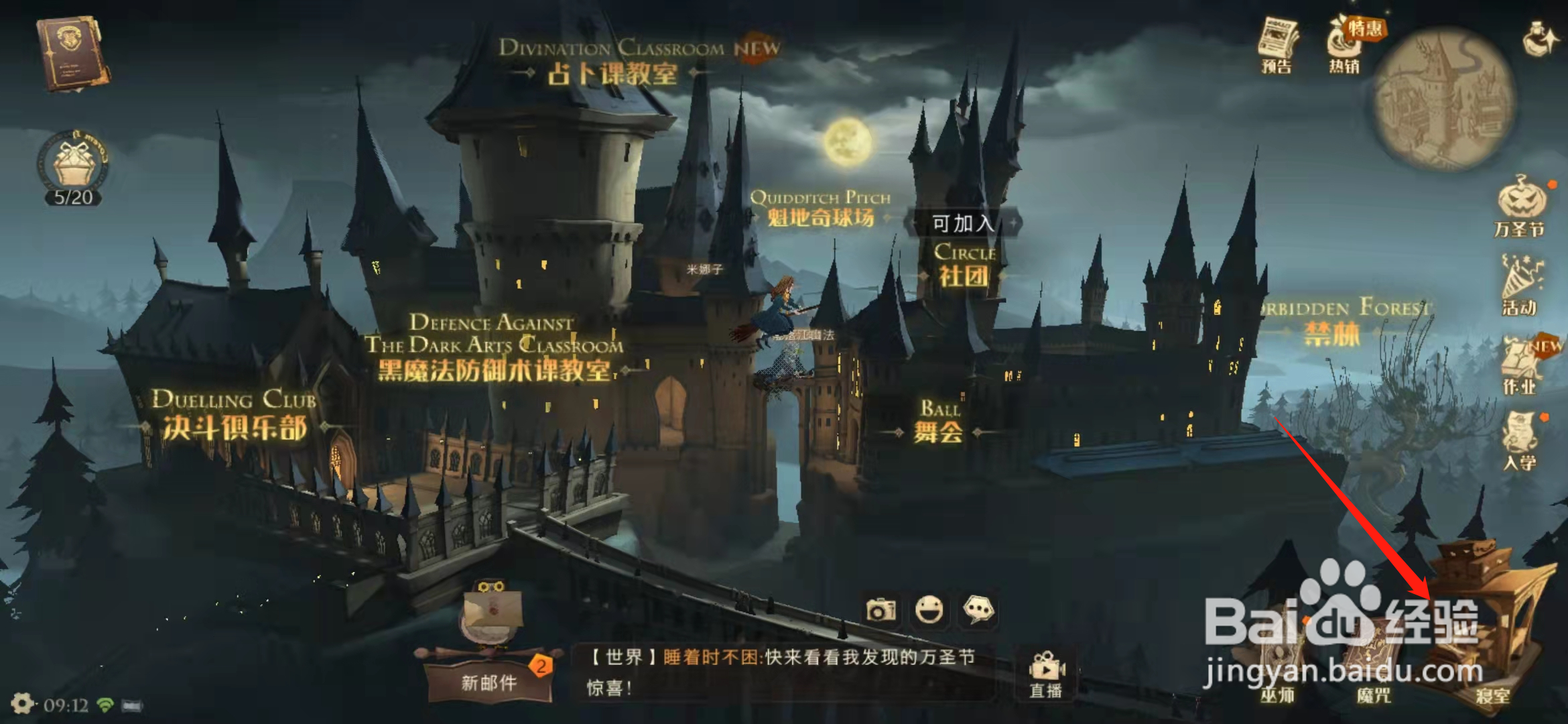This screenshot has height=724, width=1568.
Task: Open the potion bottle icon top right
Action: click(1539, 37)
